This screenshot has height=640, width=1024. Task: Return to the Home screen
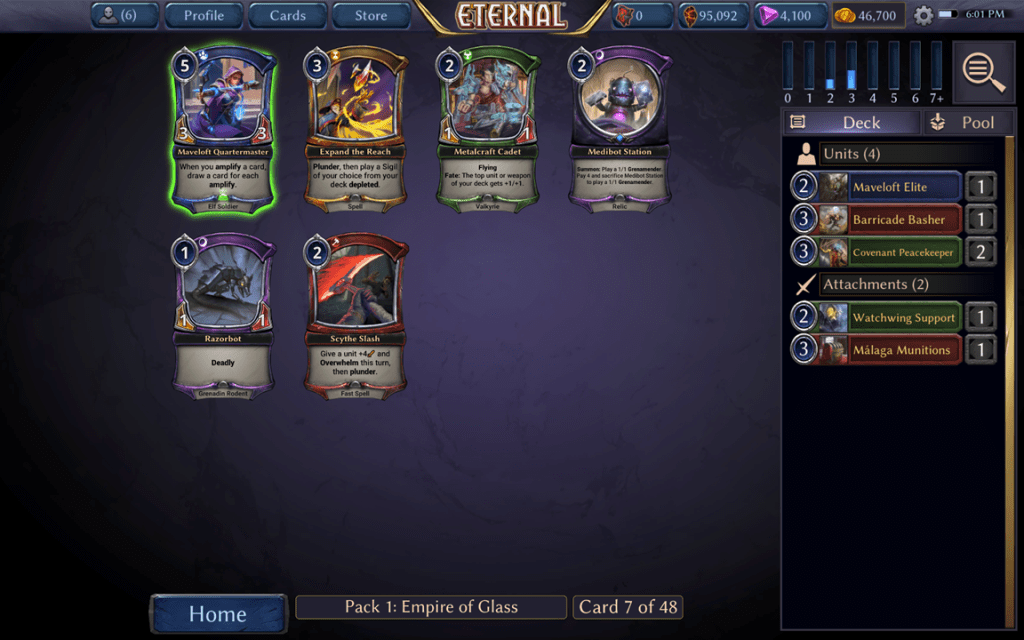[218, 613]
